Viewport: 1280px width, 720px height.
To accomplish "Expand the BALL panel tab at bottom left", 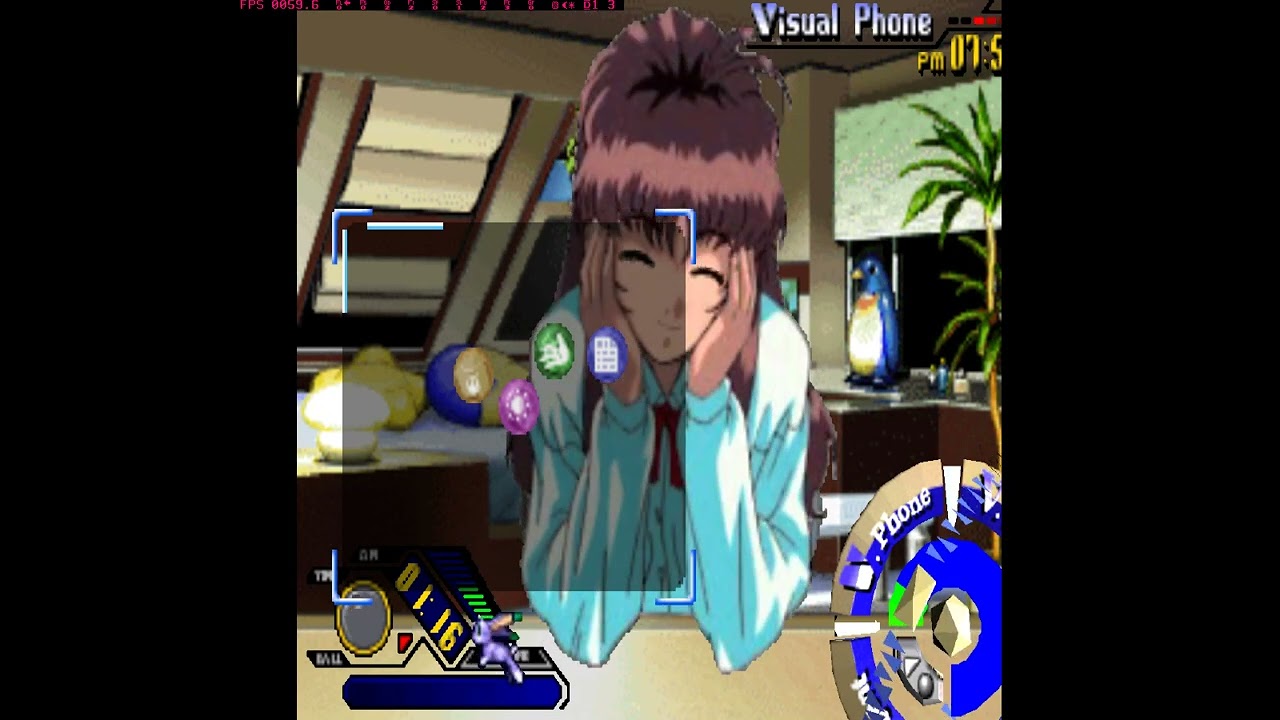I will click(330, 660).
